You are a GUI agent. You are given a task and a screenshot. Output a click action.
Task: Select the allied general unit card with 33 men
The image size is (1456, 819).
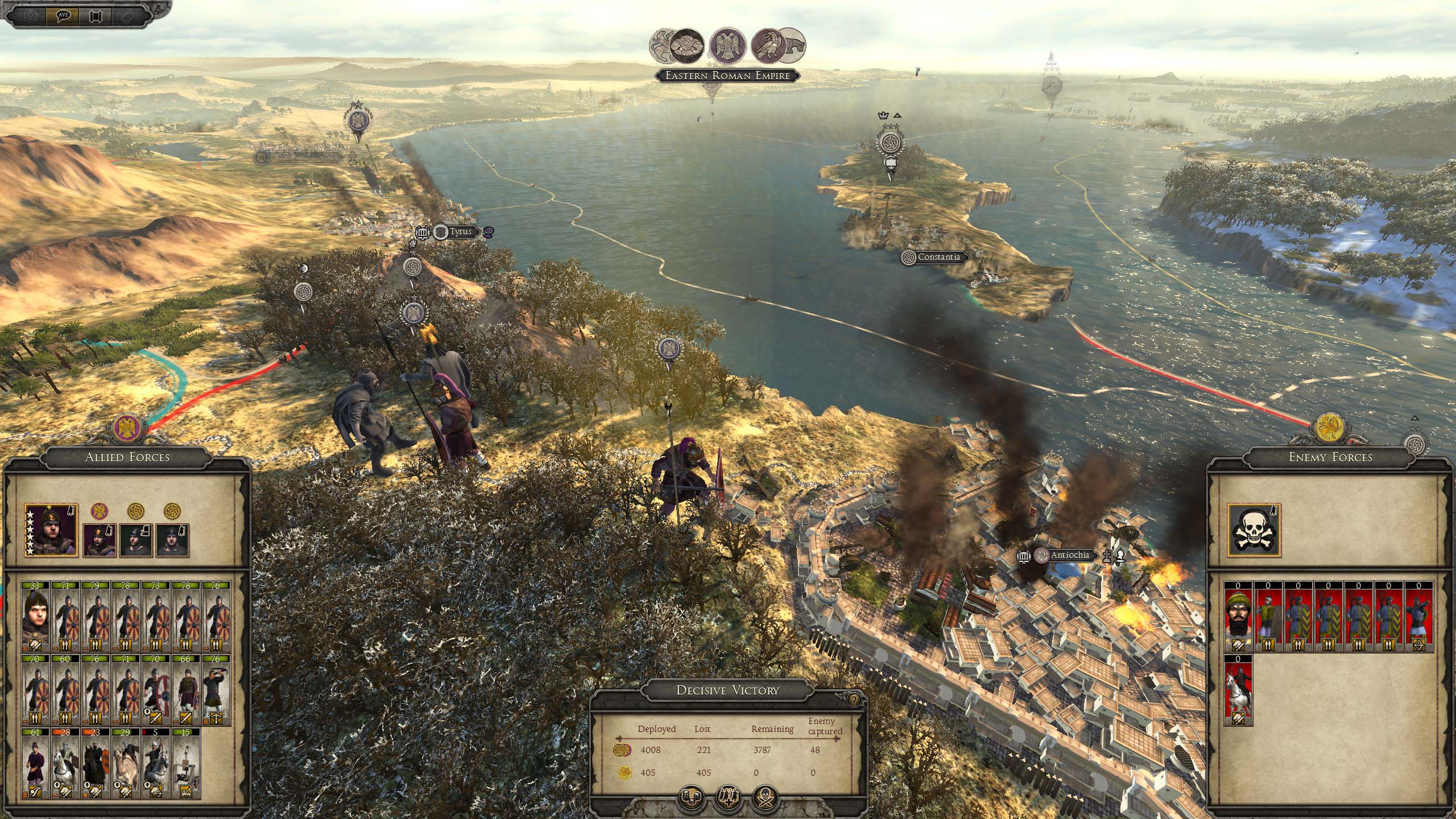36,615
